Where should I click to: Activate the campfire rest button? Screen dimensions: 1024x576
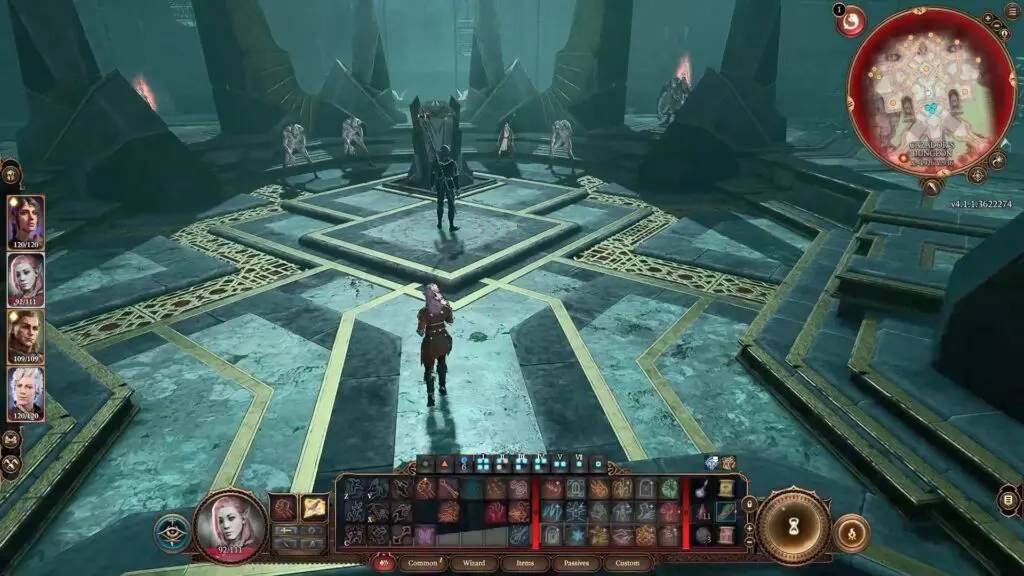click(851, 532)
